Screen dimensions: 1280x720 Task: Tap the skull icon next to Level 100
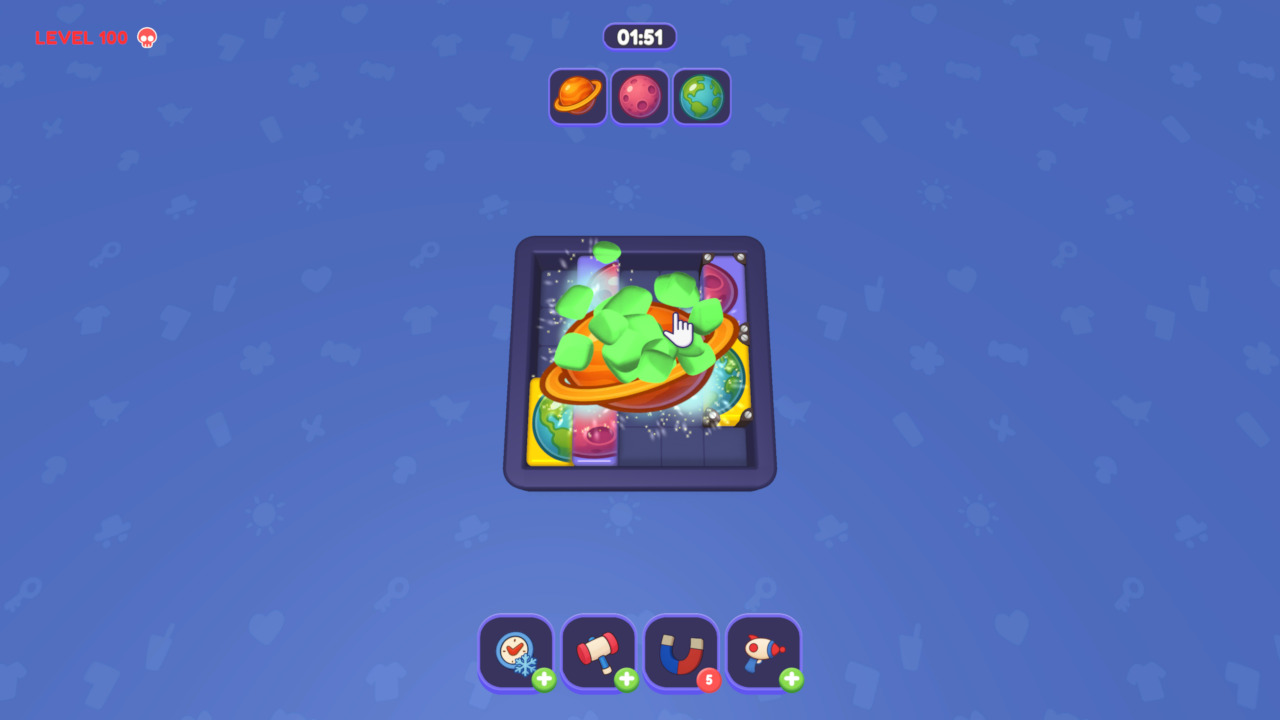(146, 38)
